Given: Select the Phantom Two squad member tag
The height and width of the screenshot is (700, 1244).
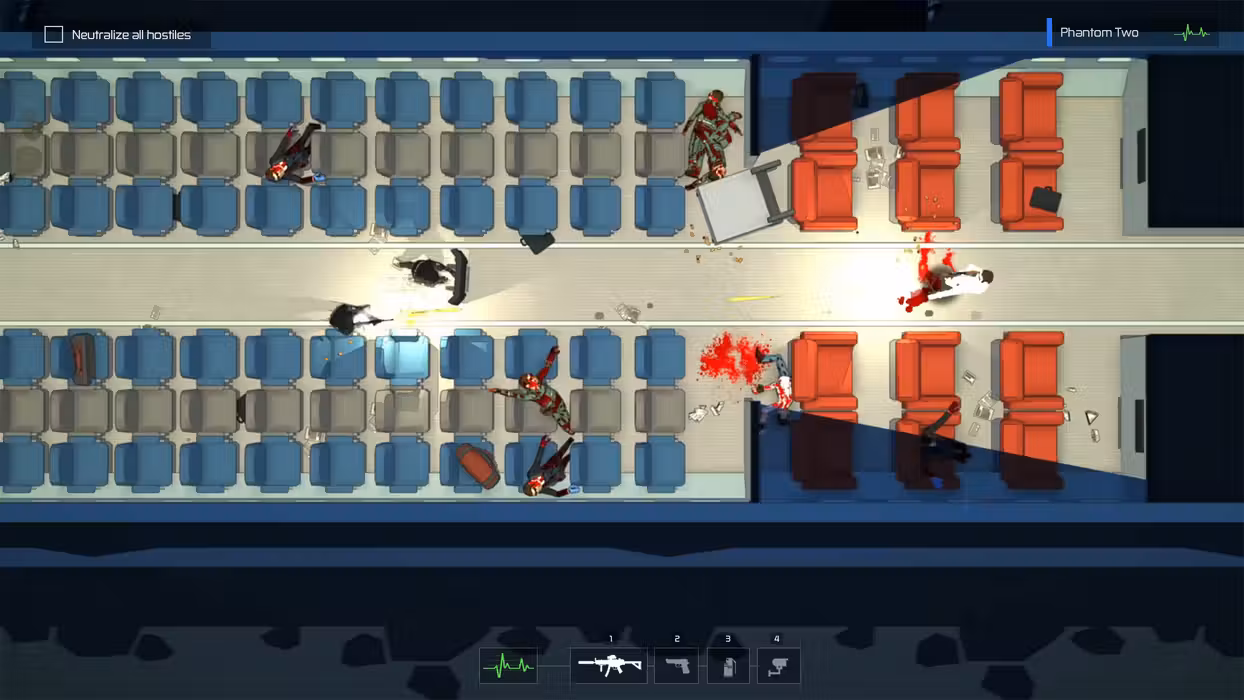Looking at the screenshot, I should pos(1100,33).
